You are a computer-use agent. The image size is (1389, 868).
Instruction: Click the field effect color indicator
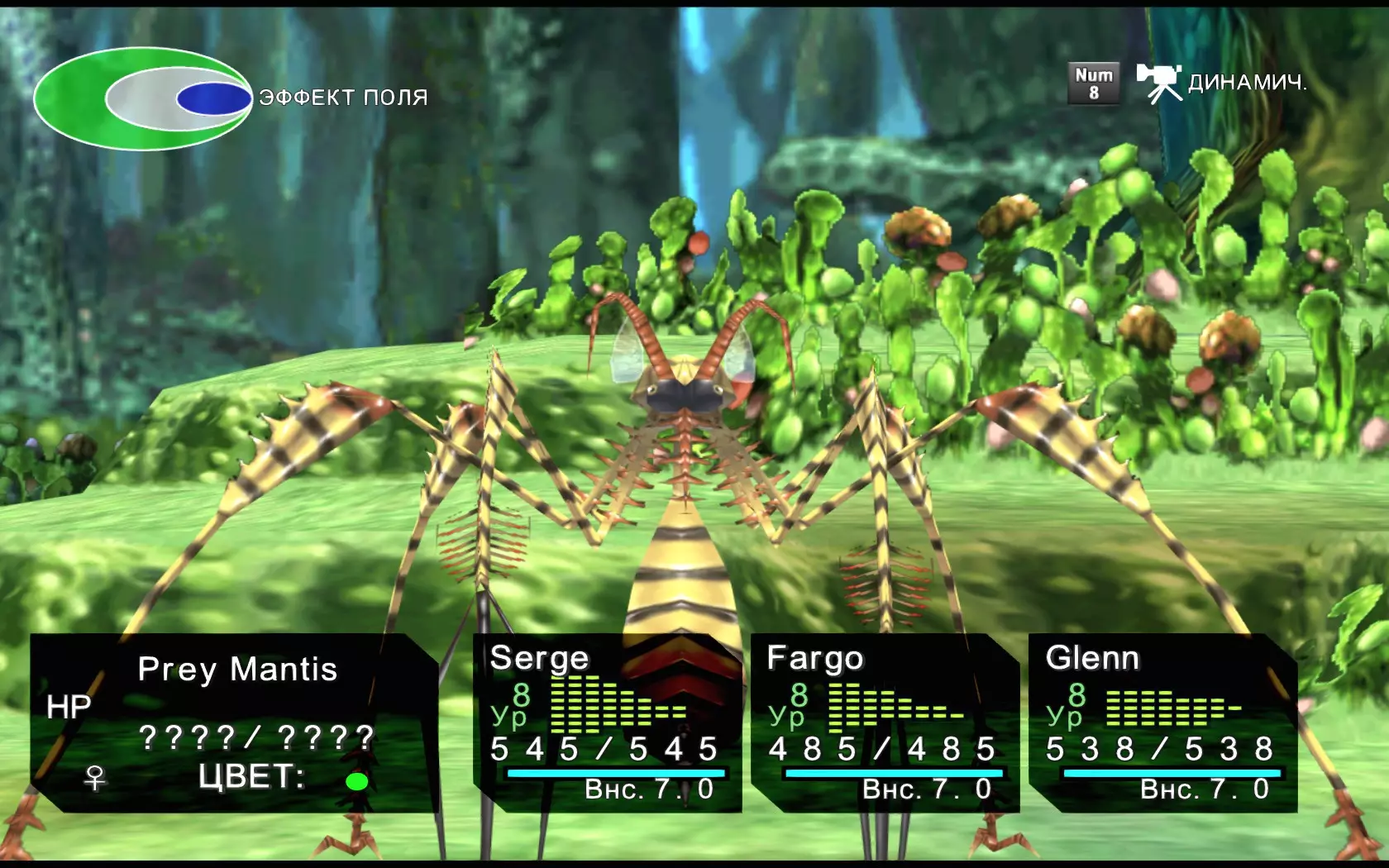pos(143,99)
